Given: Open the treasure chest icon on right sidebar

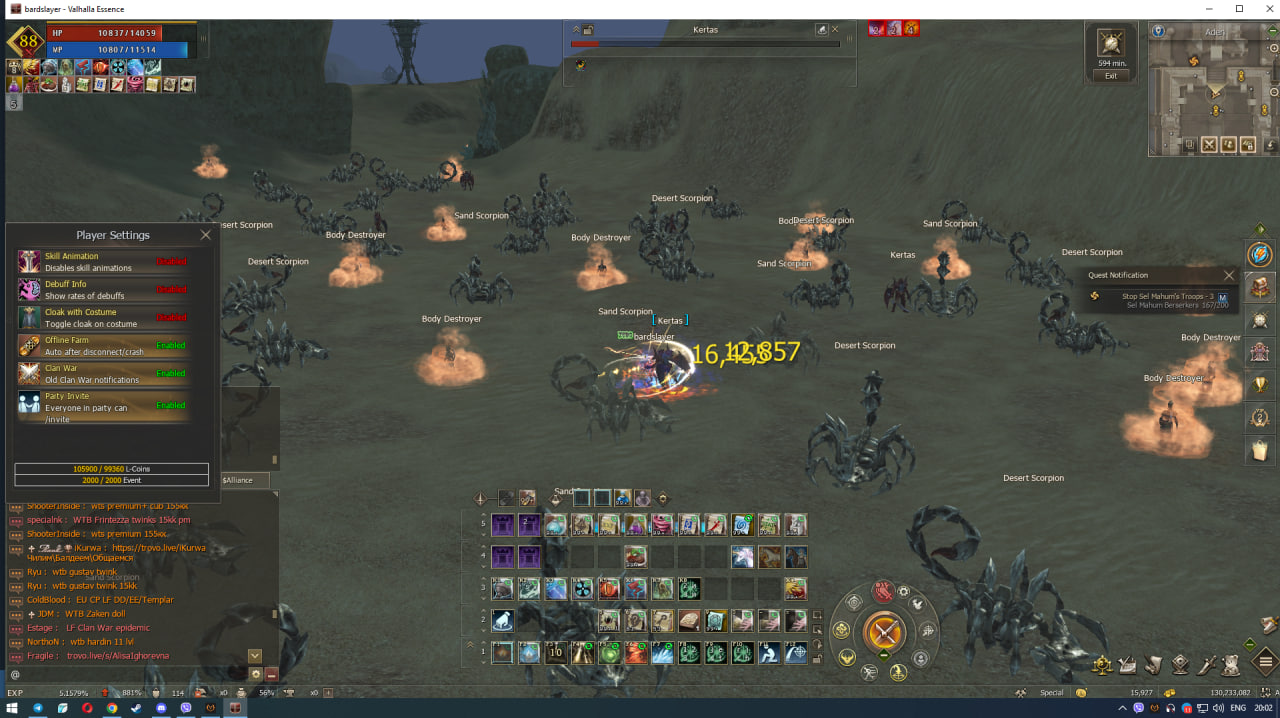Looking at the screenshot, I should coord(1259,287).
